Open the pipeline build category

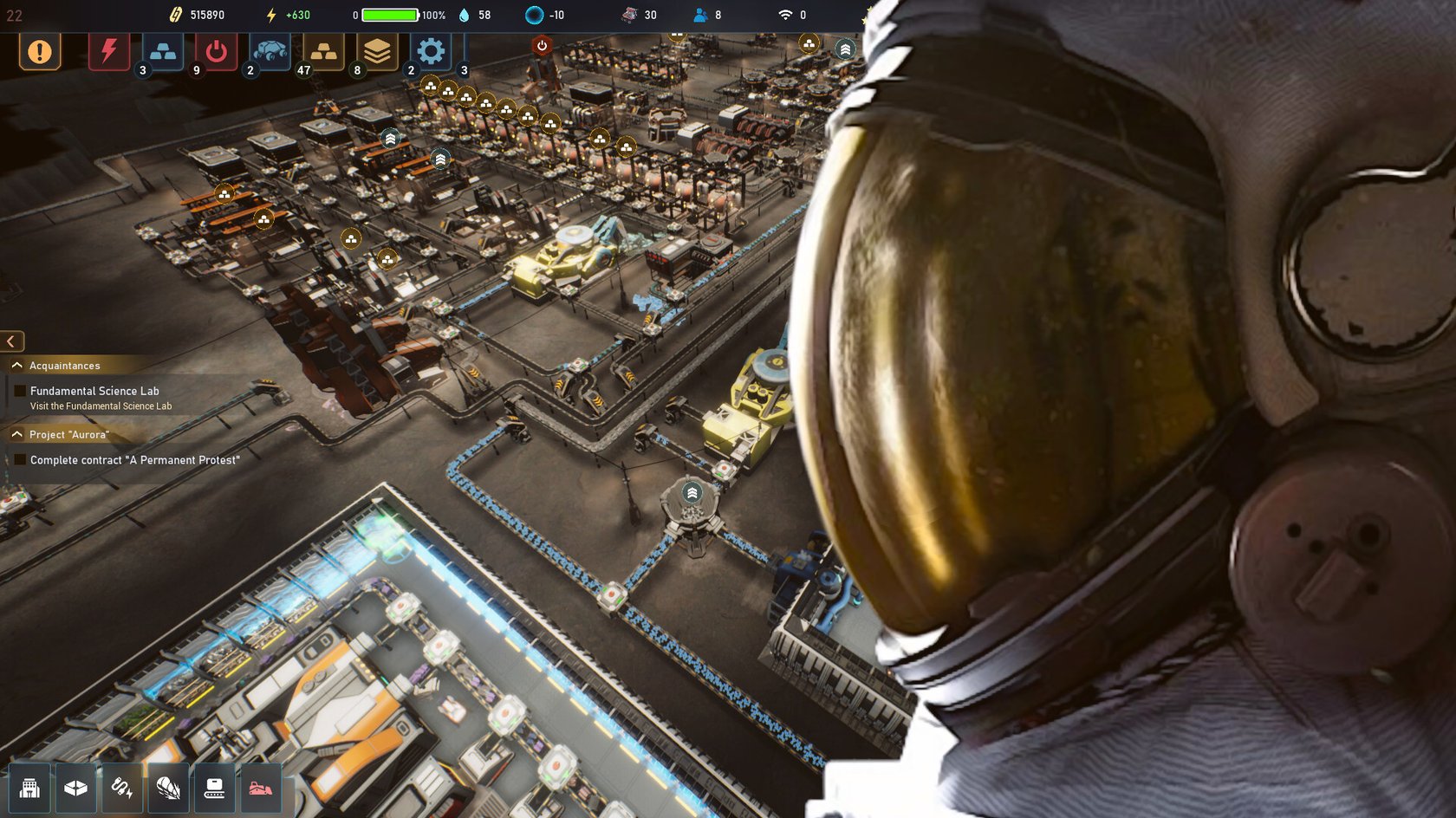pyautogui.click(x=168, y=788)
